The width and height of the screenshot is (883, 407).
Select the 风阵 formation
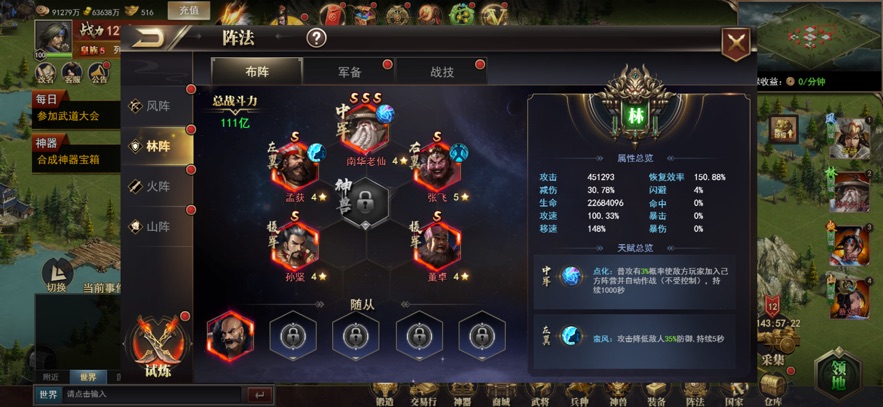coord(157,106)
